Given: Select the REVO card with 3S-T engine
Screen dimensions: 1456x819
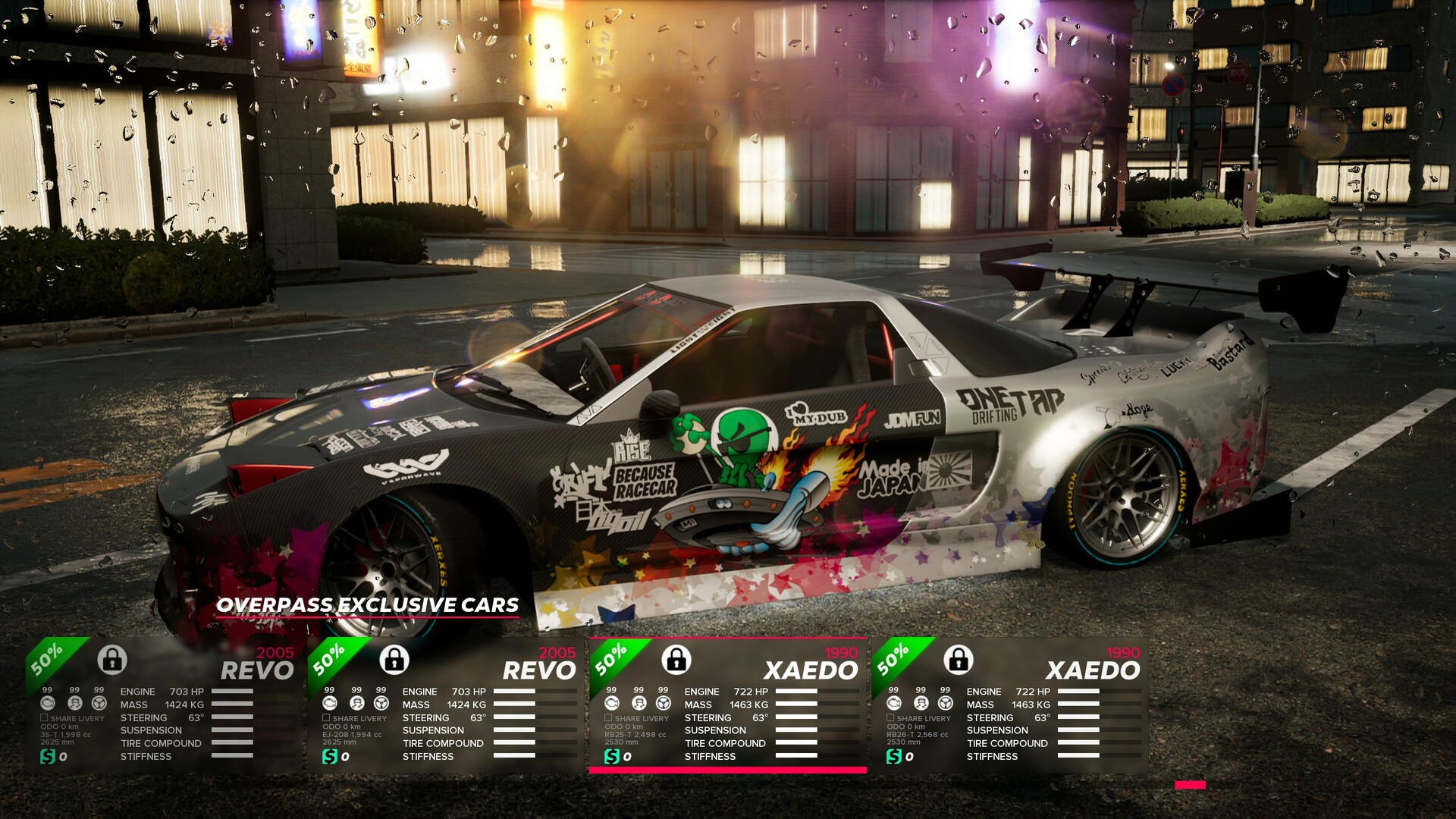Looking at the screenshot, I should tap(163, 705).
